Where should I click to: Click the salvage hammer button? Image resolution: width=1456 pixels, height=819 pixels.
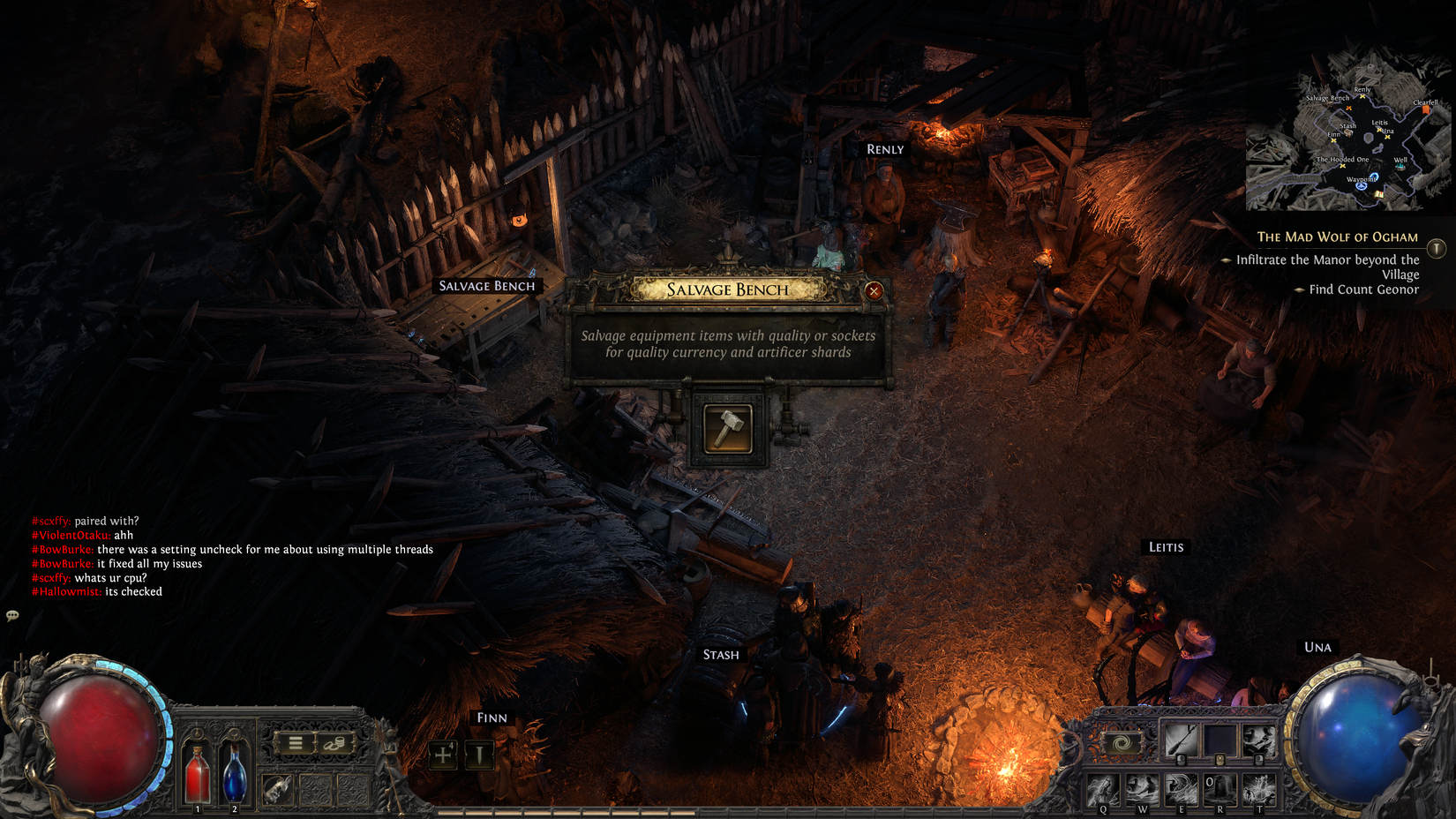point(728,429)
